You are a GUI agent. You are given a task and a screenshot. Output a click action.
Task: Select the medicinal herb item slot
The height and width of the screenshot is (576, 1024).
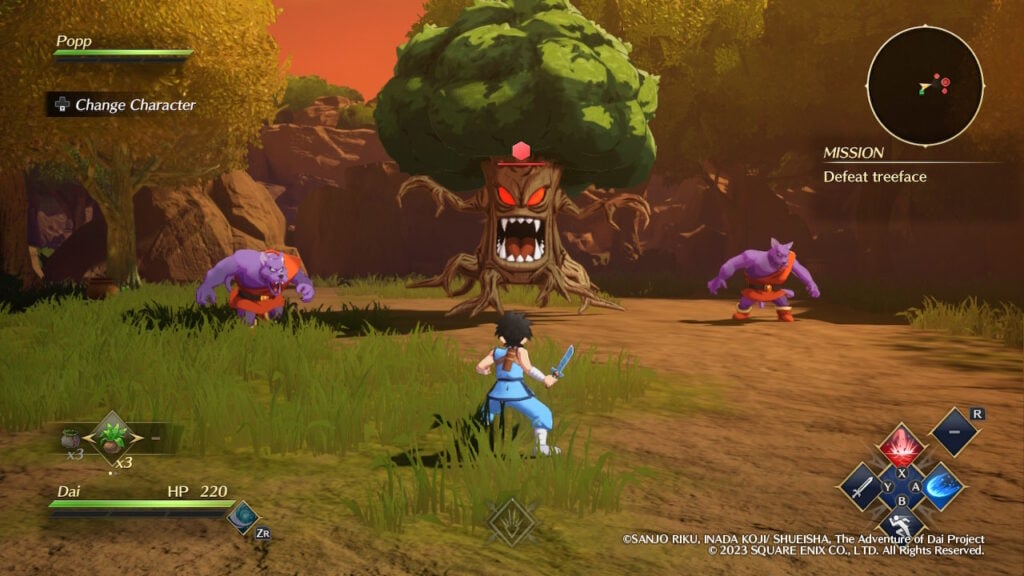tap(112, 439)
